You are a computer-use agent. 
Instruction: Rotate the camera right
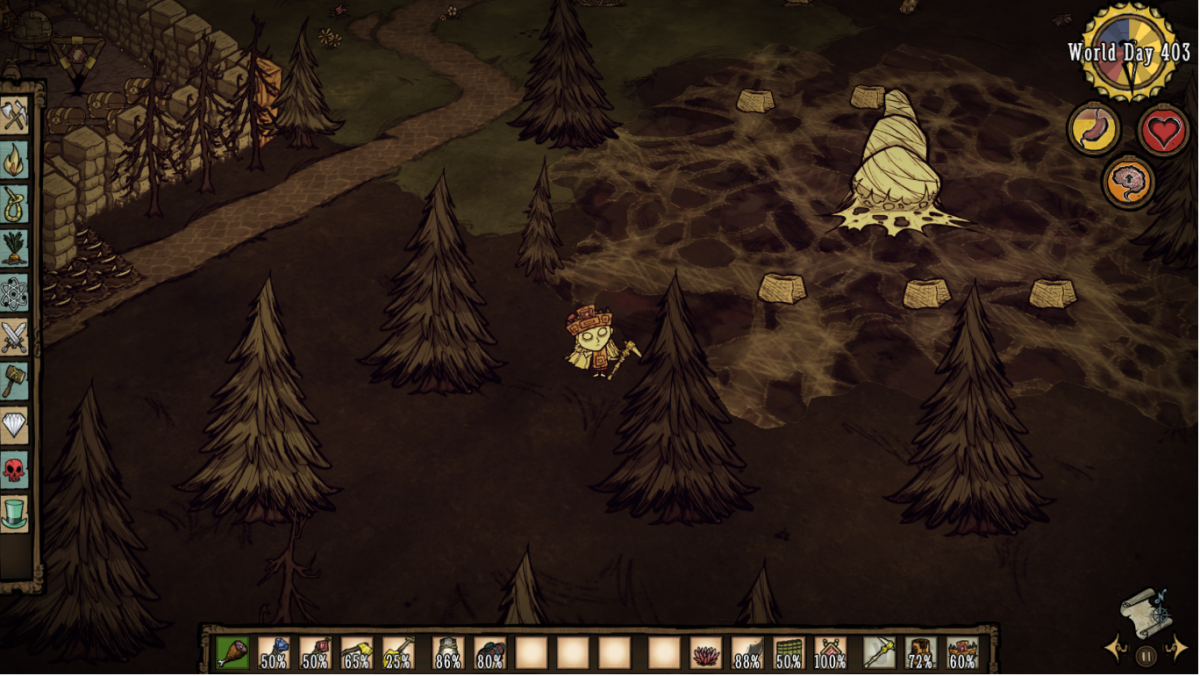coord(1180,648)
